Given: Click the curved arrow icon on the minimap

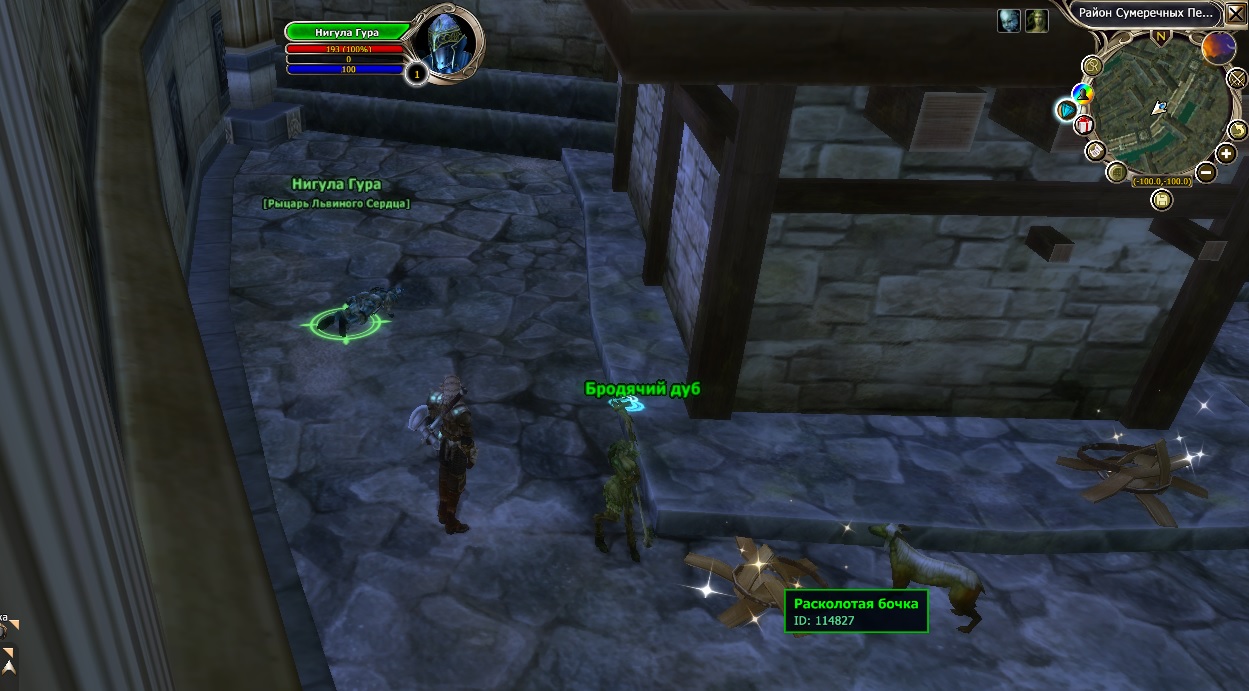Looking at the screenshot, I should pyautogui.click(x=1238, y=130).
